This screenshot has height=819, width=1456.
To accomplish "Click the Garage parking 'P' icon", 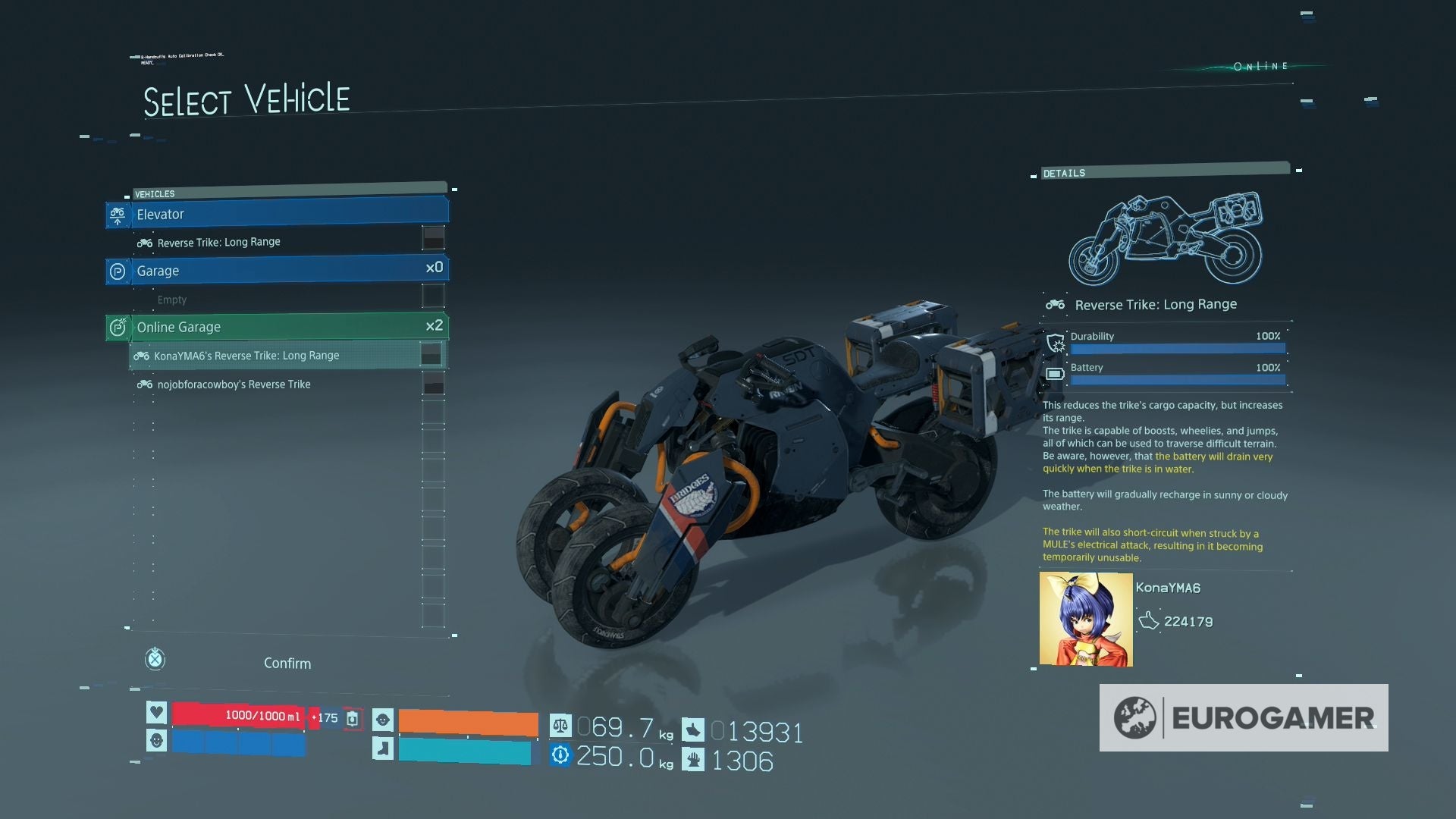I will pos(118,271).
